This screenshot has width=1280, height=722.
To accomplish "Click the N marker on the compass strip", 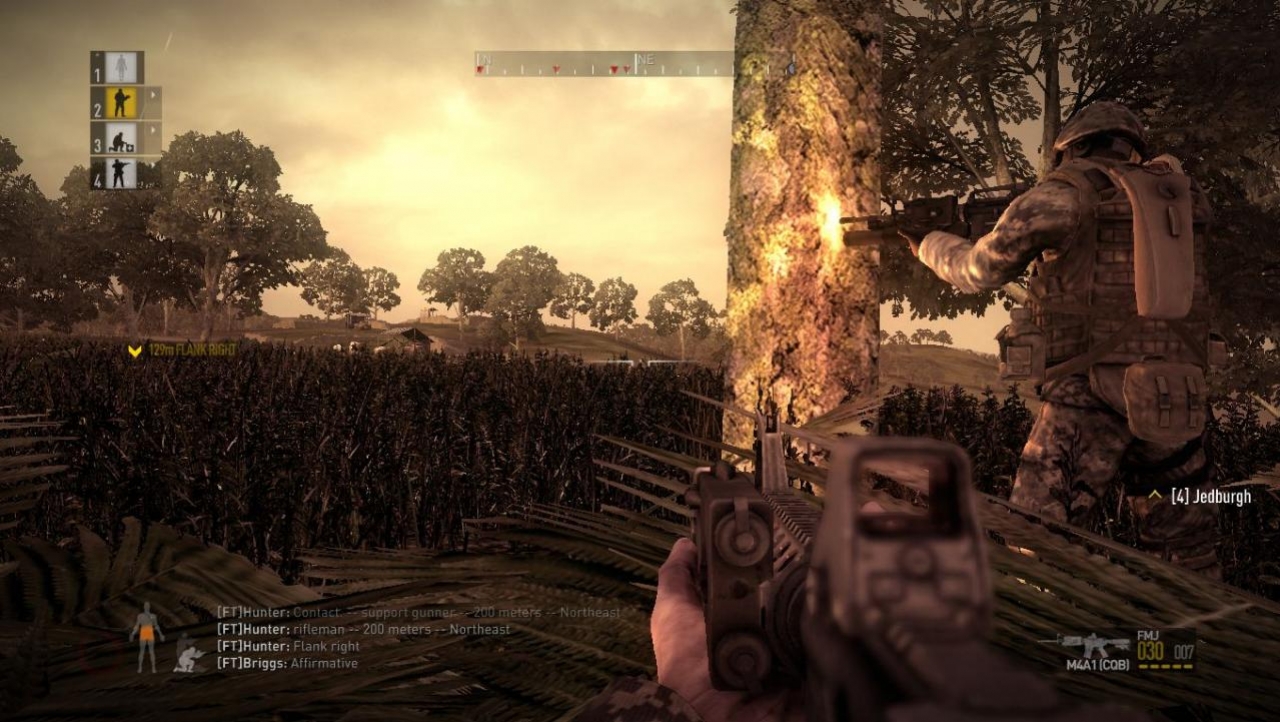I will [485, 60].
